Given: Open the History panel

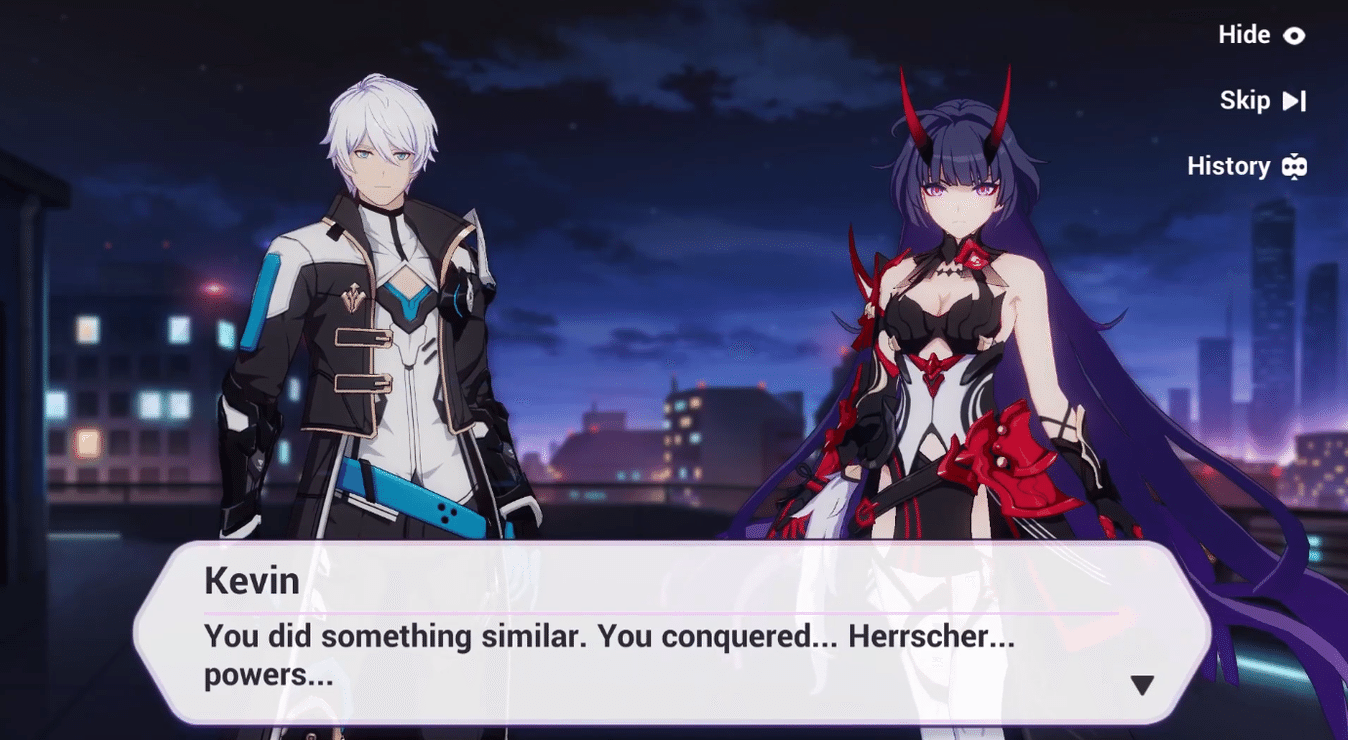Looking at the screenshot, I should click(1246, 166).
